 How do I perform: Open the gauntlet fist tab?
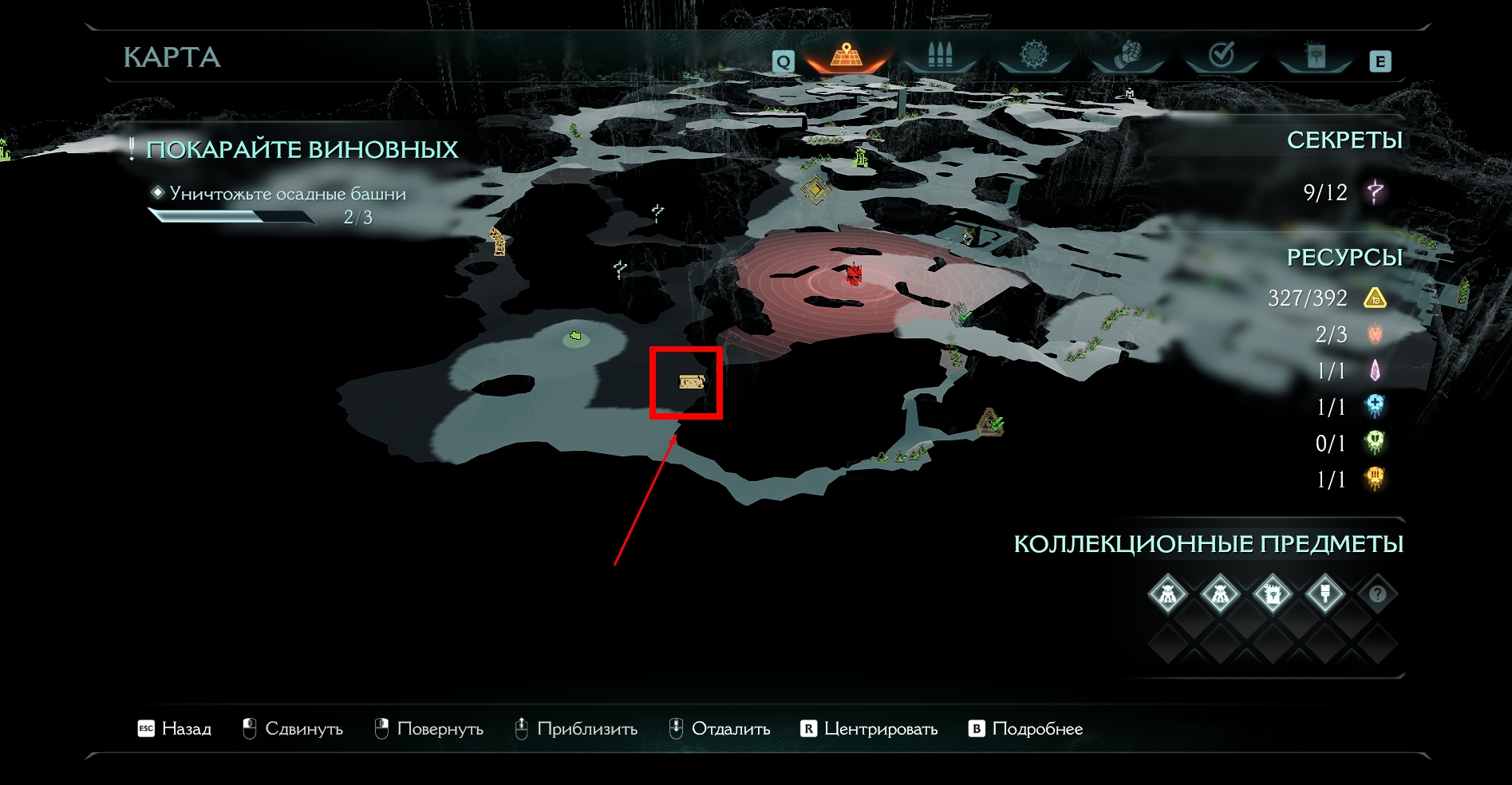(1127, 56)
